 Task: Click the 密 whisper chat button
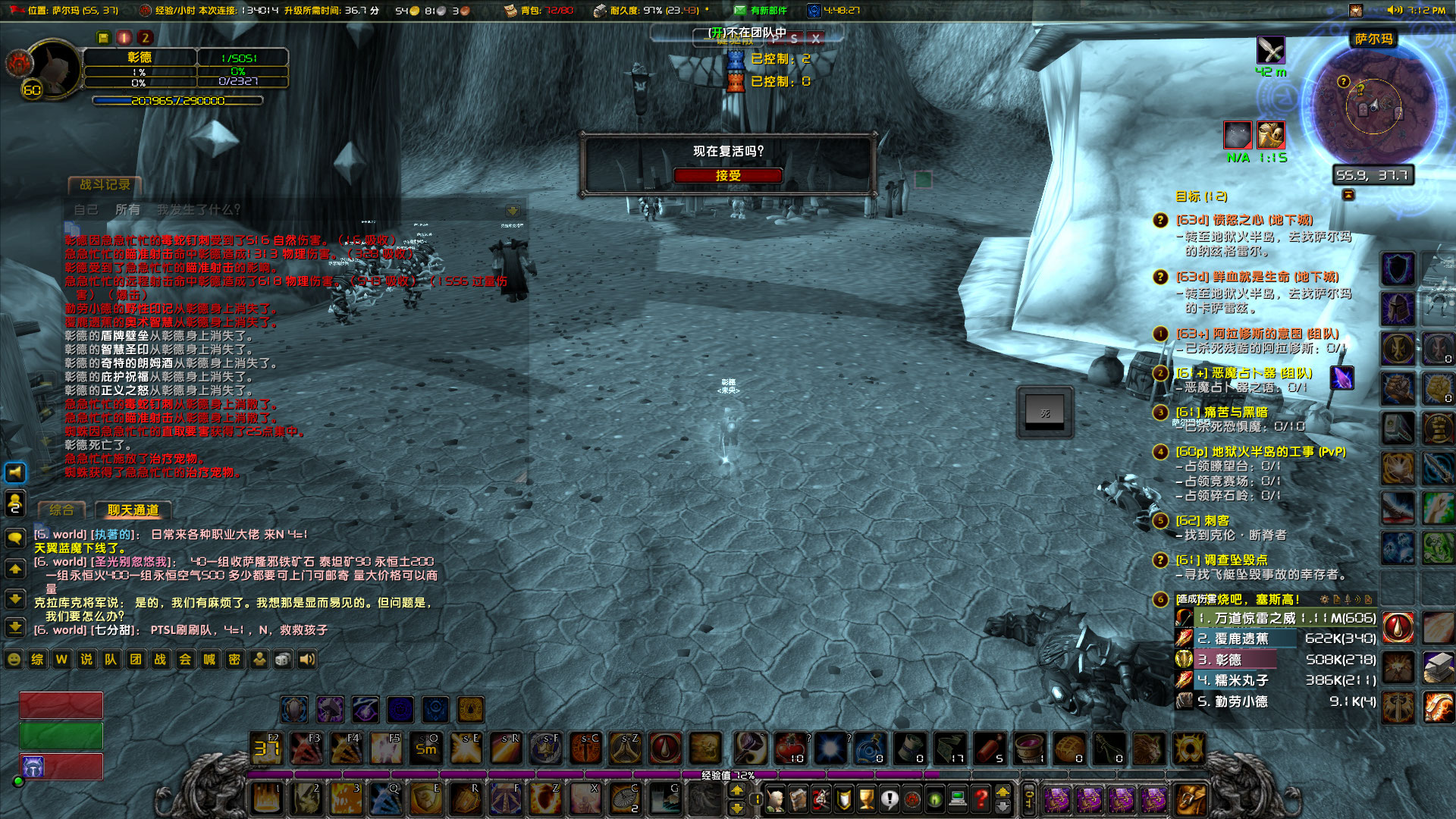(234, 661)
